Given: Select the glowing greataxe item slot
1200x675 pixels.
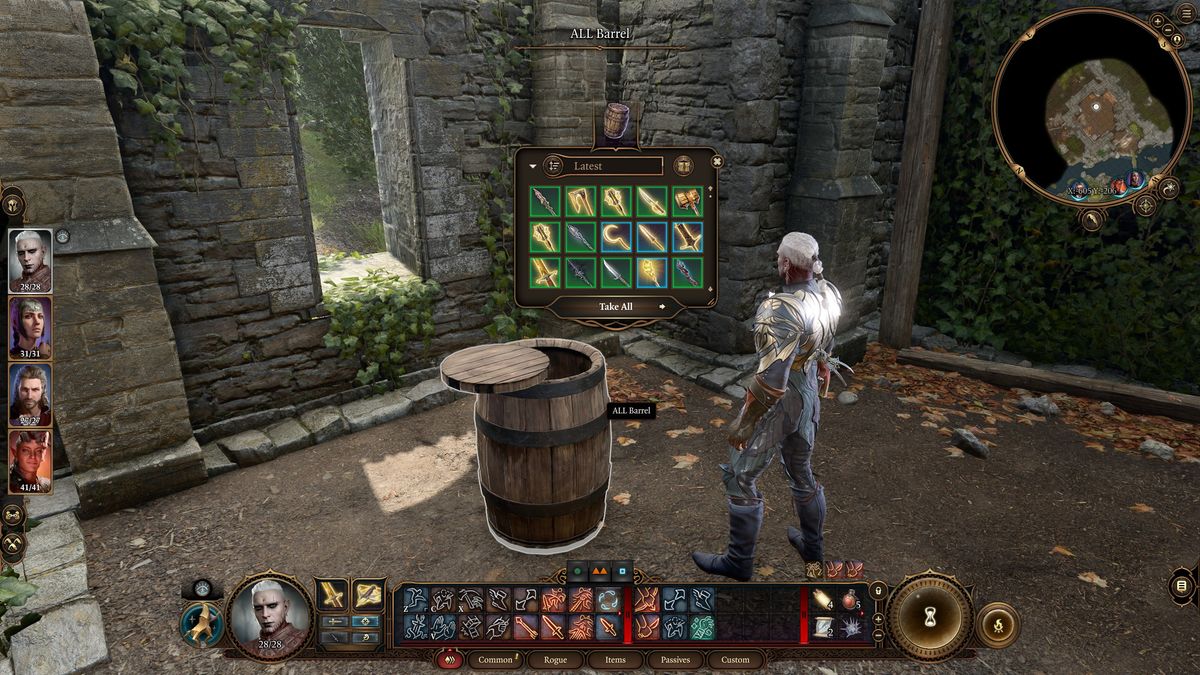Looking at the screenshot, I should point(687,237).
